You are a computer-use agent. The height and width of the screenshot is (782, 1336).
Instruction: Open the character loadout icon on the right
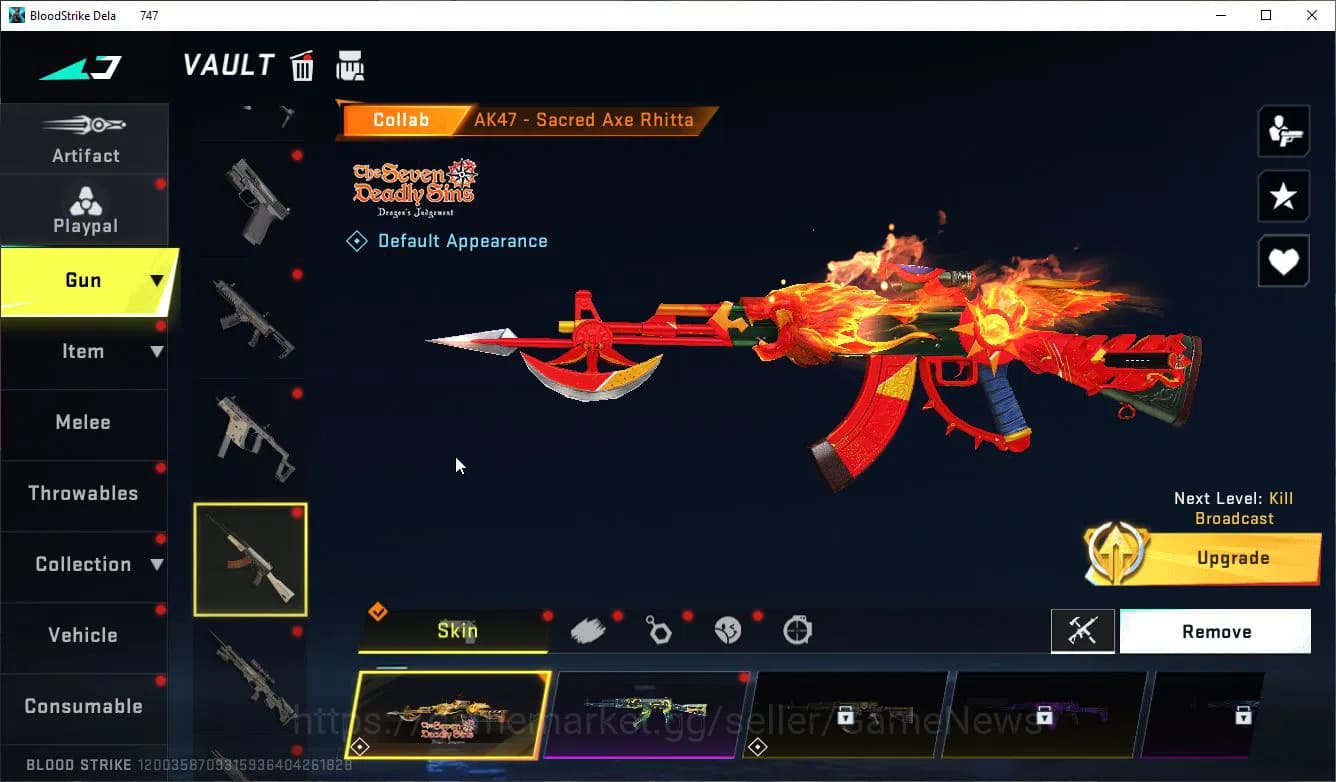(1283, 131)
